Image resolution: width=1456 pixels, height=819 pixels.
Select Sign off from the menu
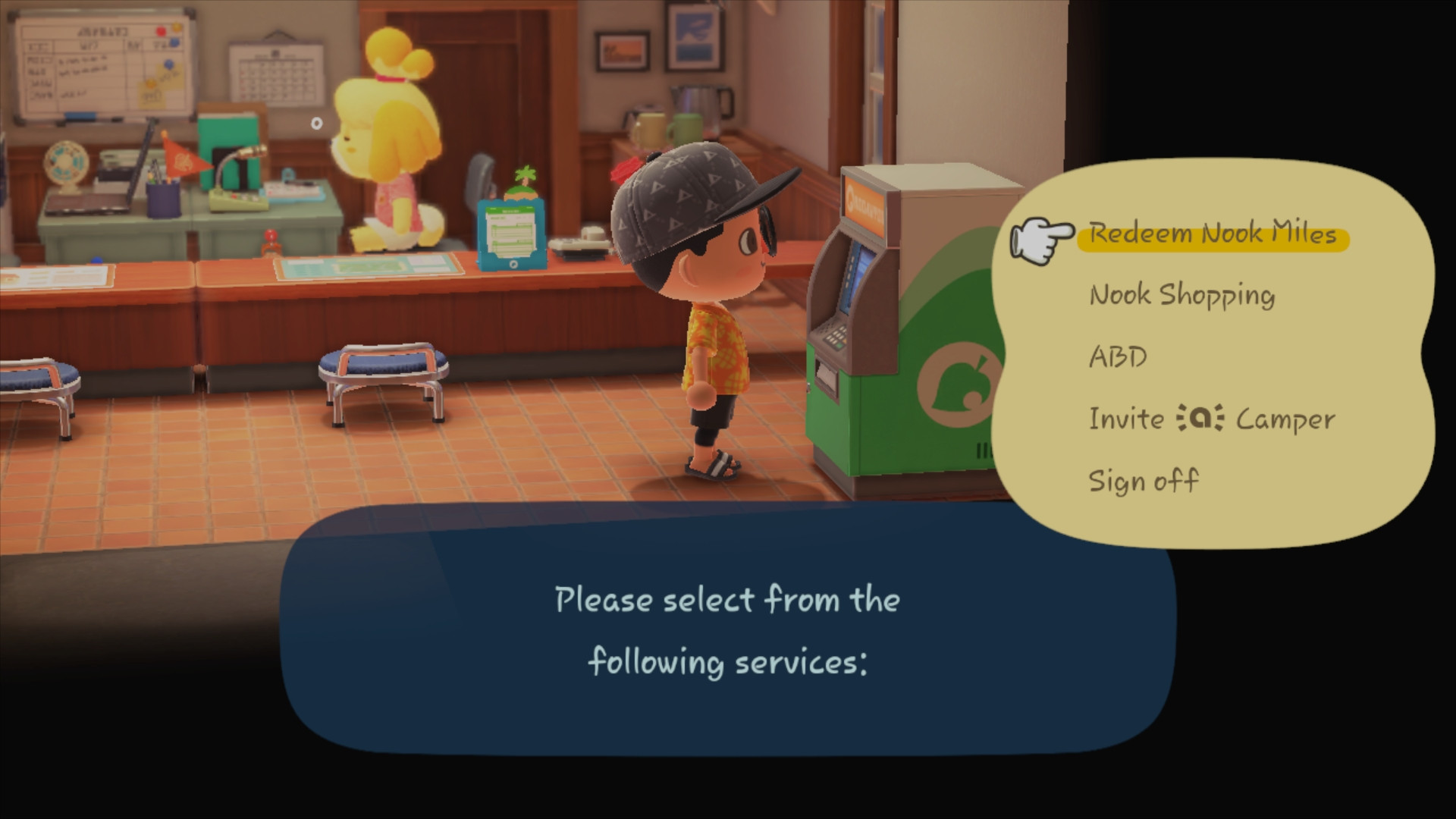(x=1145, y=480)
